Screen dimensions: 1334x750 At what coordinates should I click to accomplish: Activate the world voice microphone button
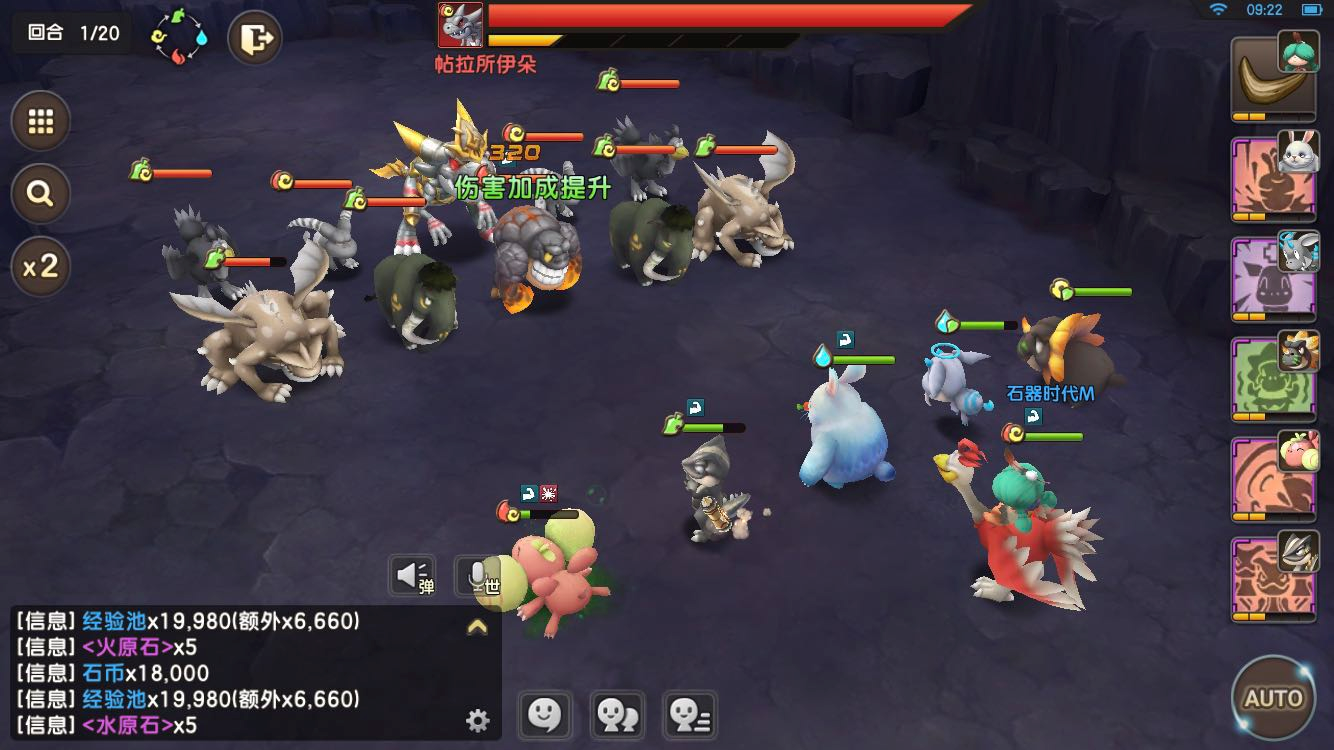point(479,576)
